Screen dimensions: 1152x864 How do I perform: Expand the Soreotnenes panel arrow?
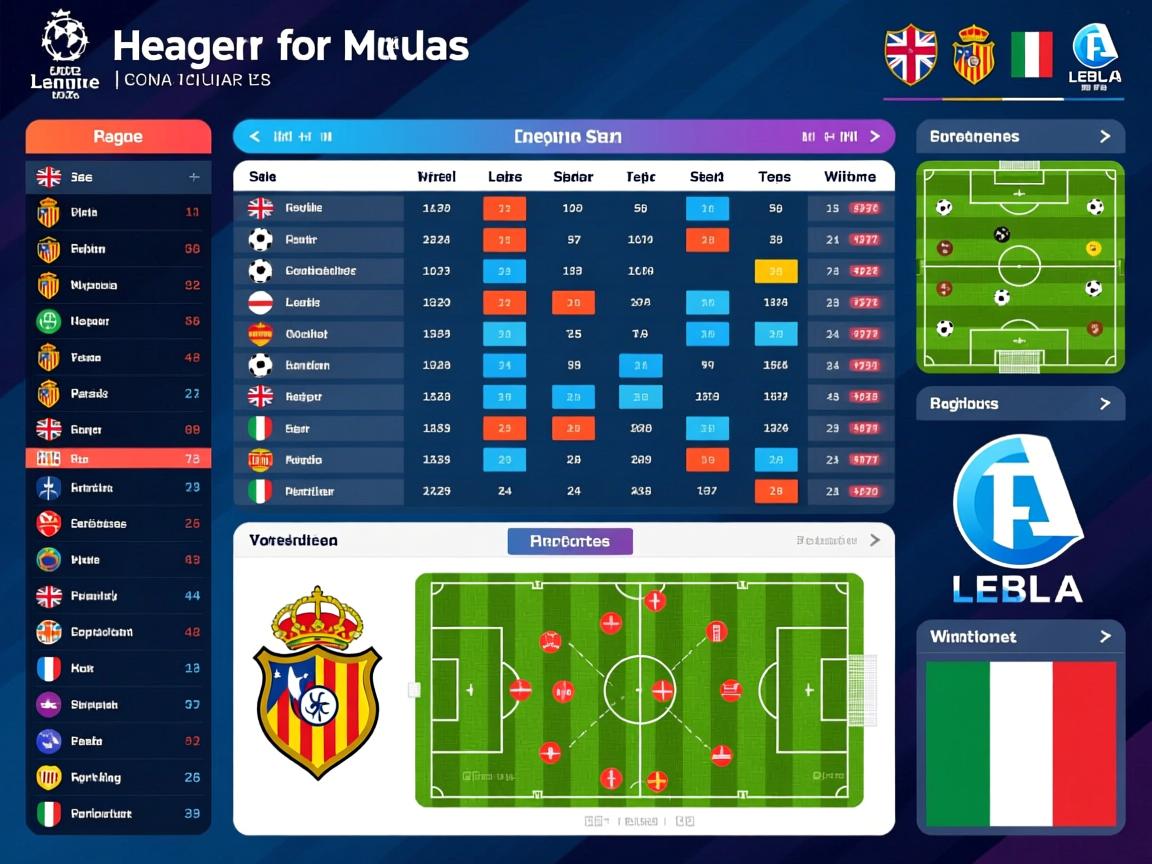coord(1104,137)
